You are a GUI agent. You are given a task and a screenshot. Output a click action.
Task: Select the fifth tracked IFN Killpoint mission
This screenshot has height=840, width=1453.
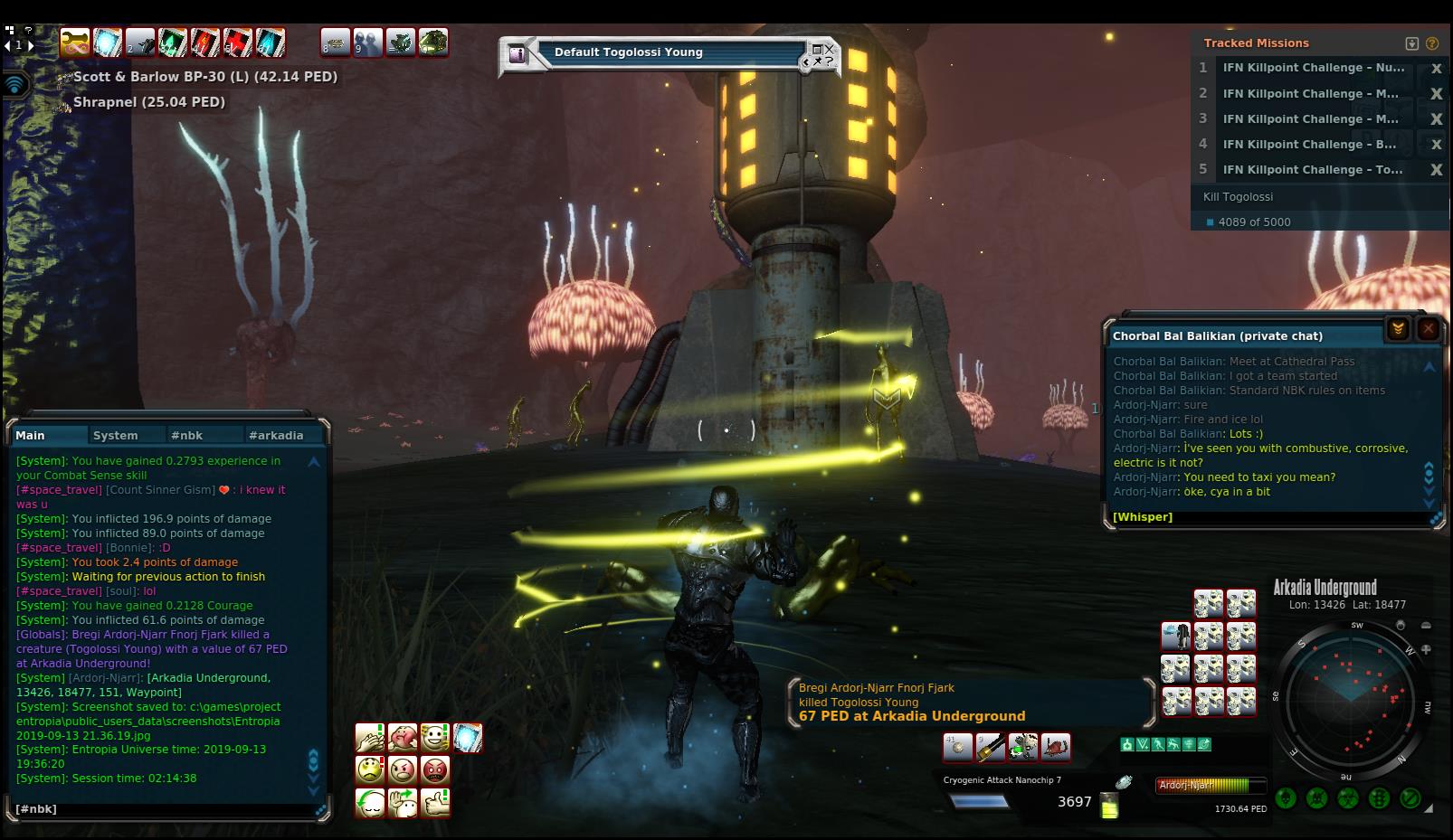(1312, 170)
